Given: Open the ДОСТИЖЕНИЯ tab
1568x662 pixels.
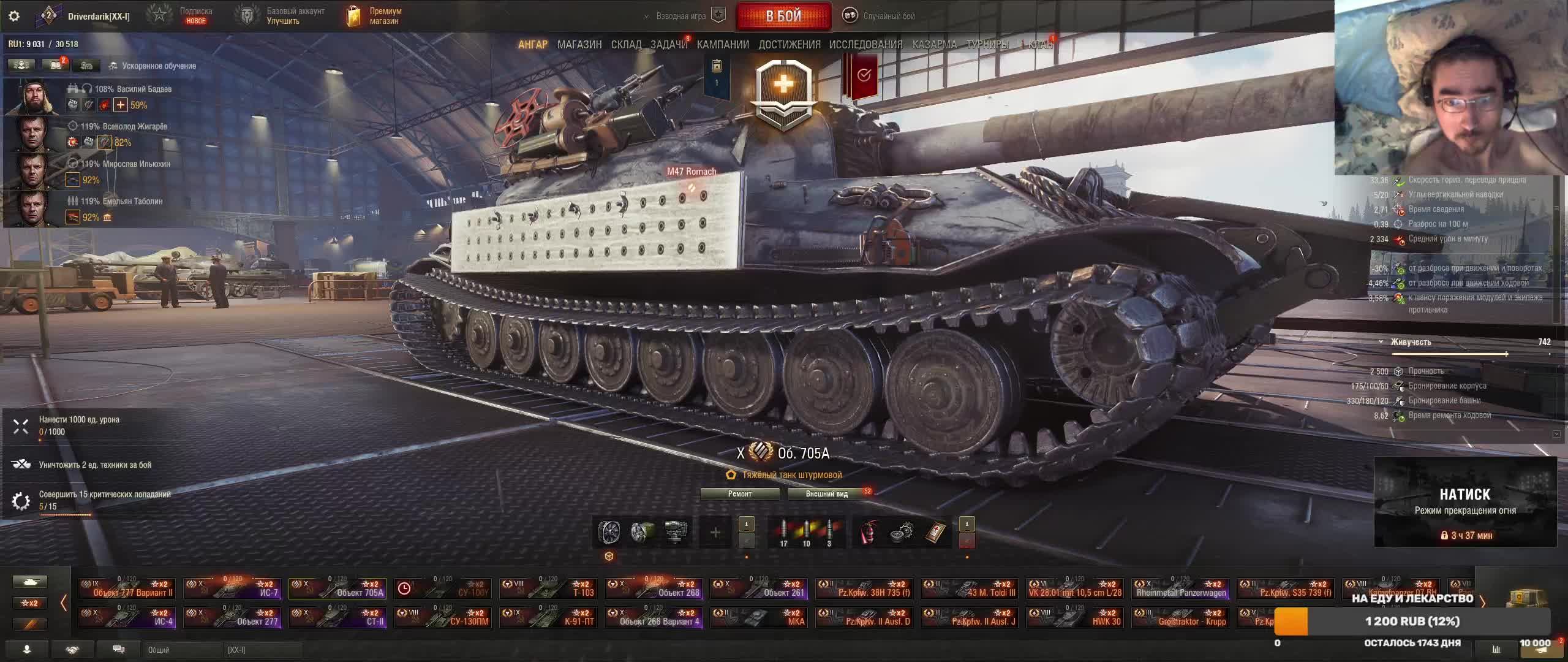Looking at the screenshot, I should pos(790,45).
